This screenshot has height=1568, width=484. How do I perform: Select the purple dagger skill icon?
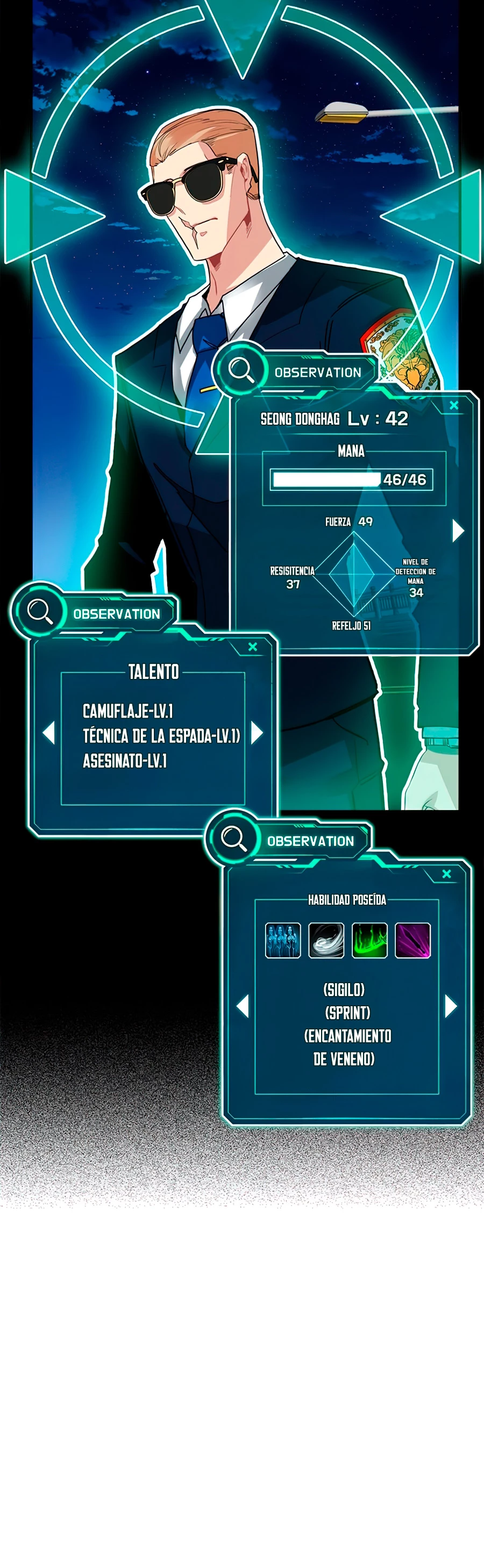[x=413, y=940]
